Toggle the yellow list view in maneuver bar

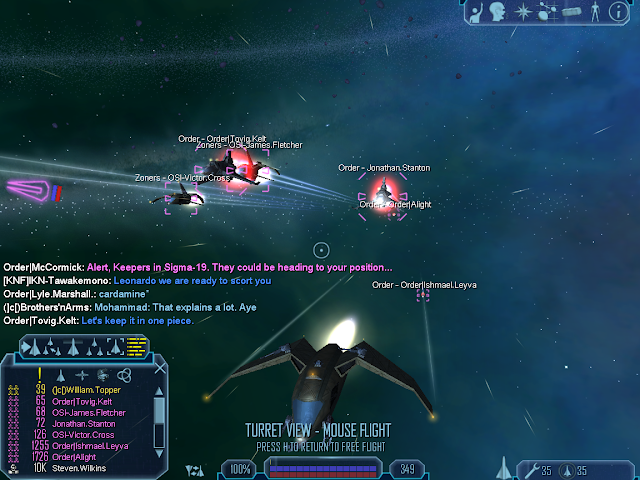(x=136, y=347)
